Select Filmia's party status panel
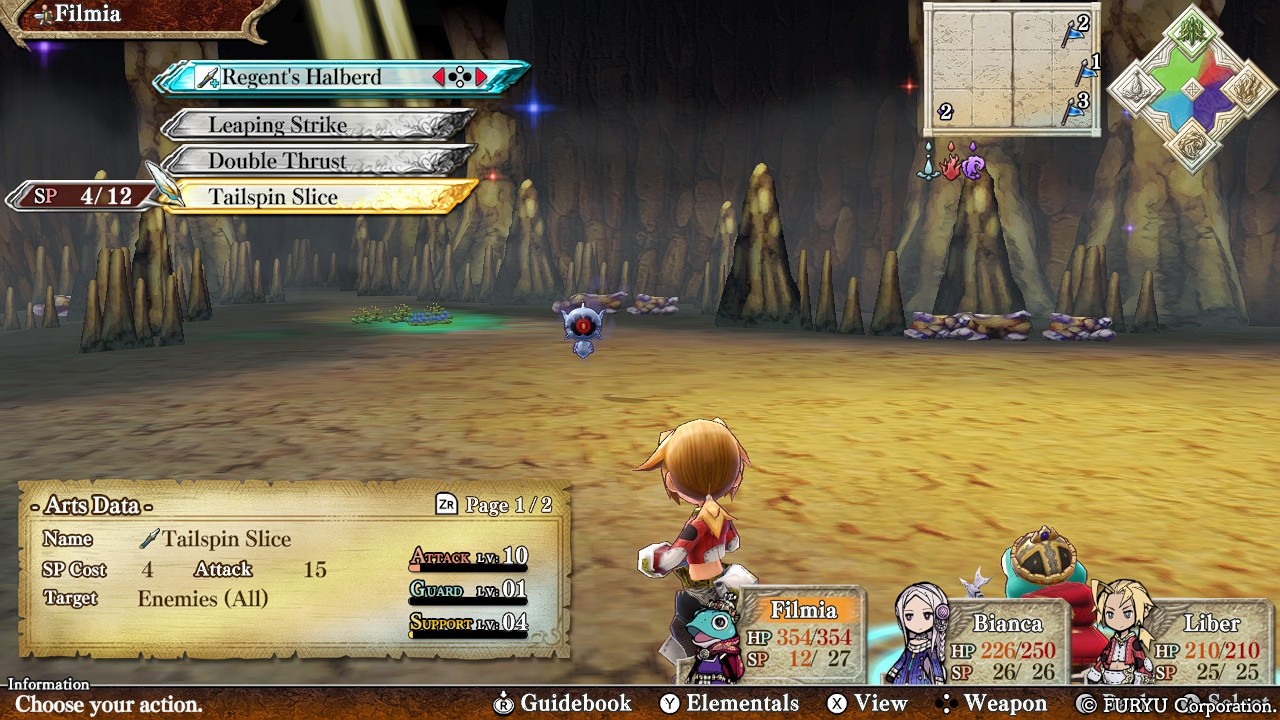The image size is (1280, 720). [800, 635]
